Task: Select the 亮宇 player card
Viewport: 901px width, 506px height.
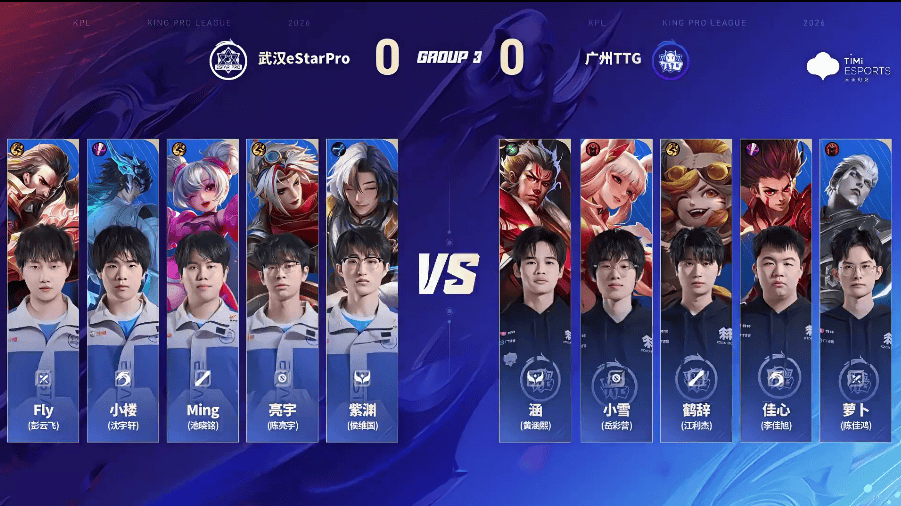Action: pos(282,290)
